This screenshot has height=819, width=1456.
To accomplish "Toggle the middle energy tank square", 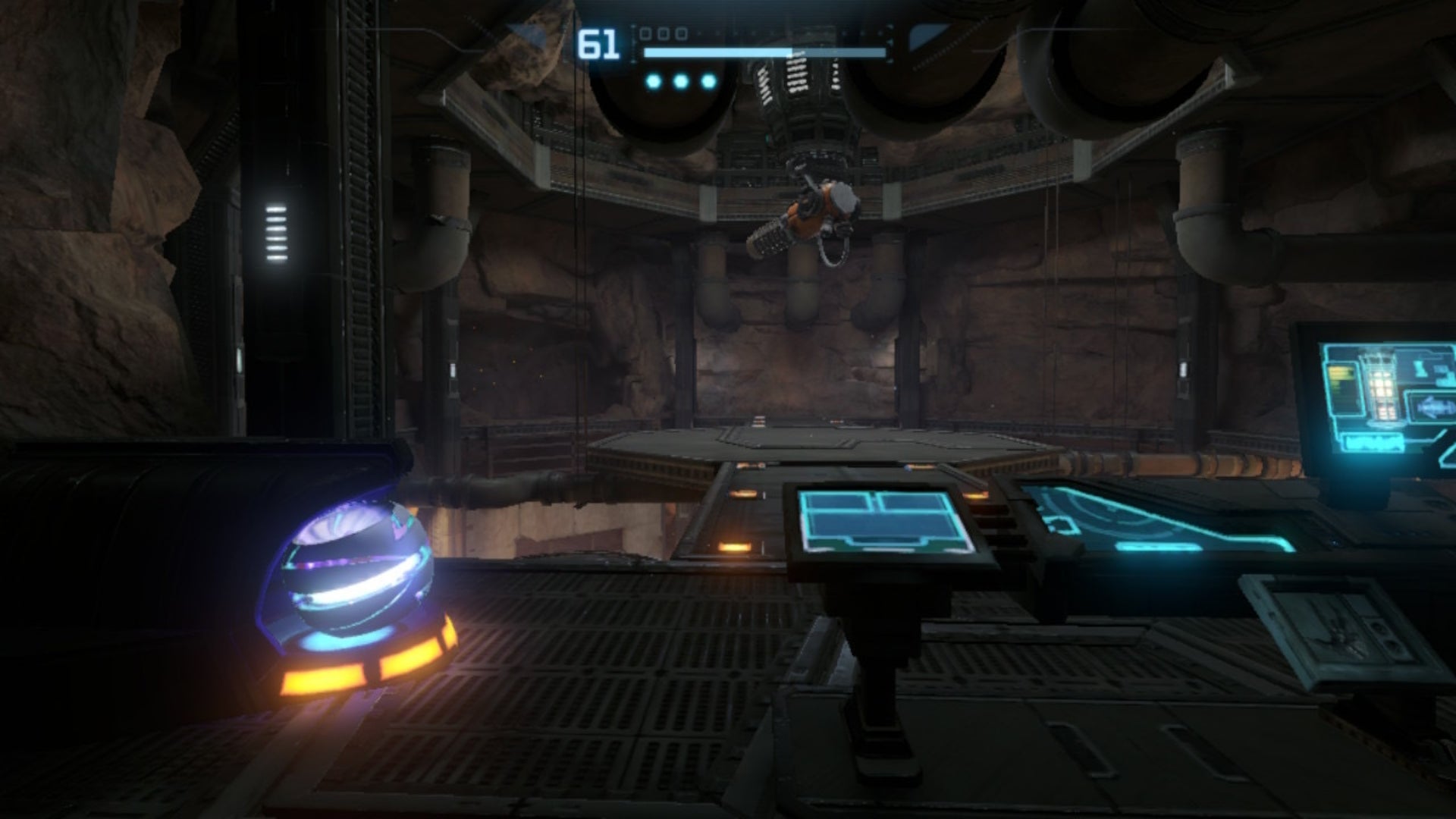I will 664,33.
